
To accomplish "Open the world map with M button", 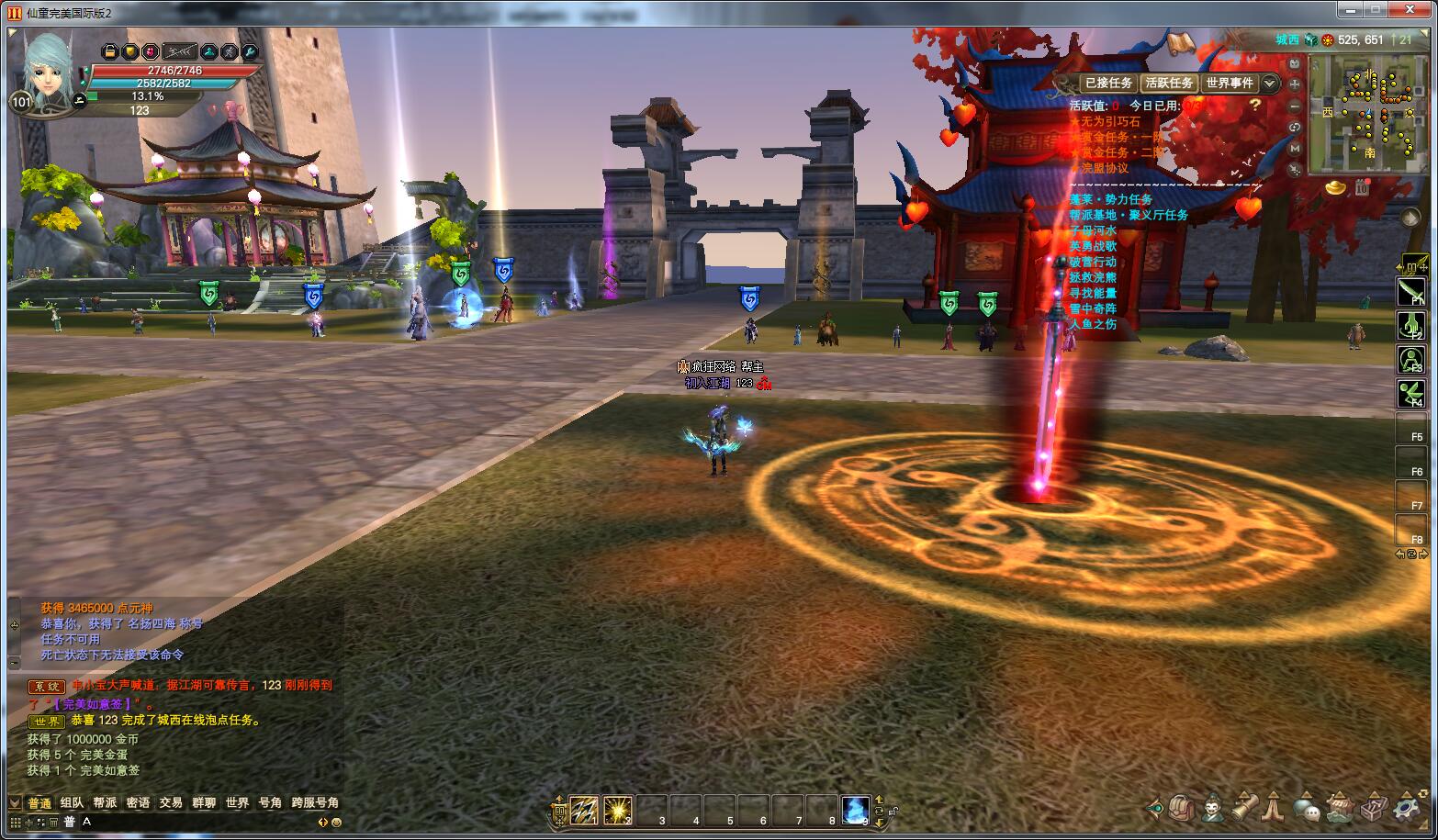I will [x=1295, y=148].
